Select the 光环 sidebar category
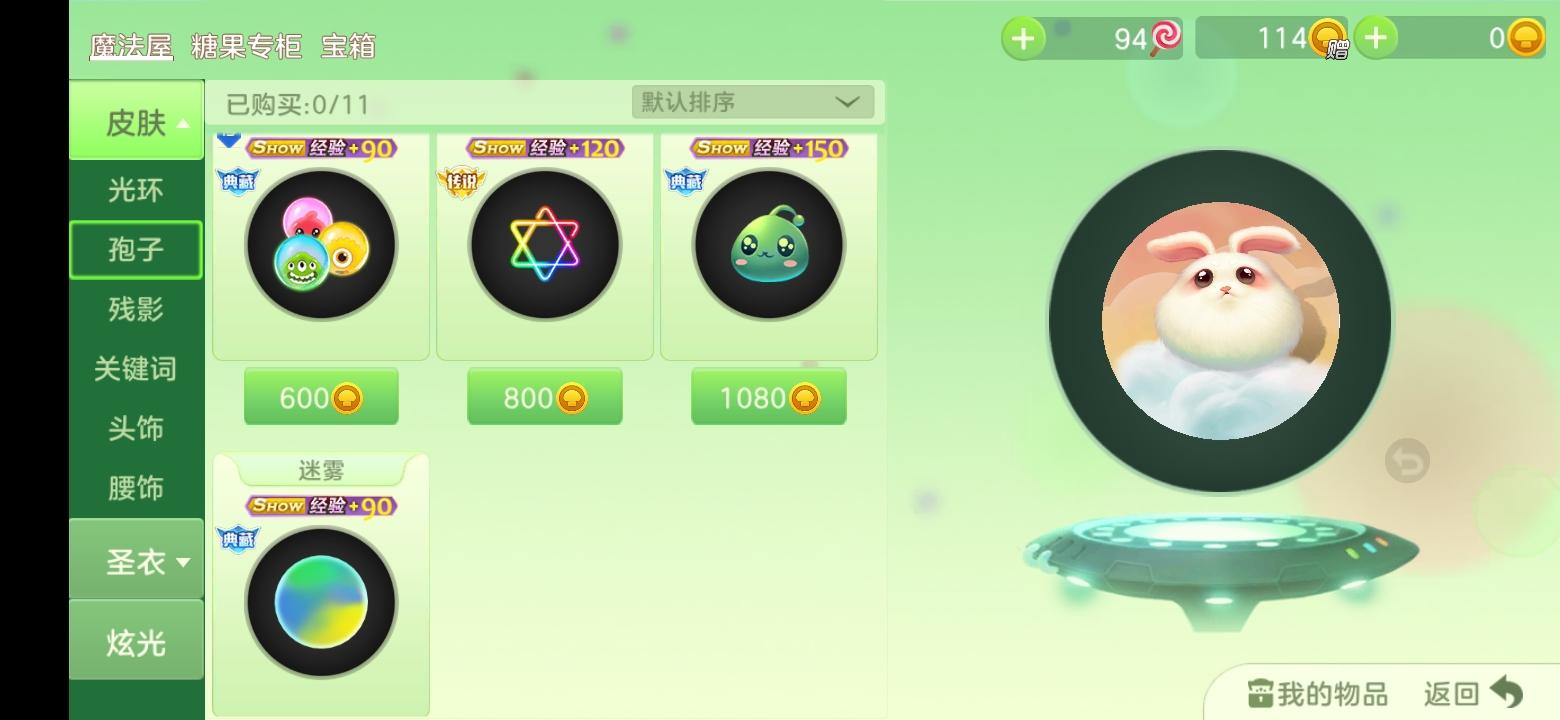1560x720 pixels. point(136,190)
